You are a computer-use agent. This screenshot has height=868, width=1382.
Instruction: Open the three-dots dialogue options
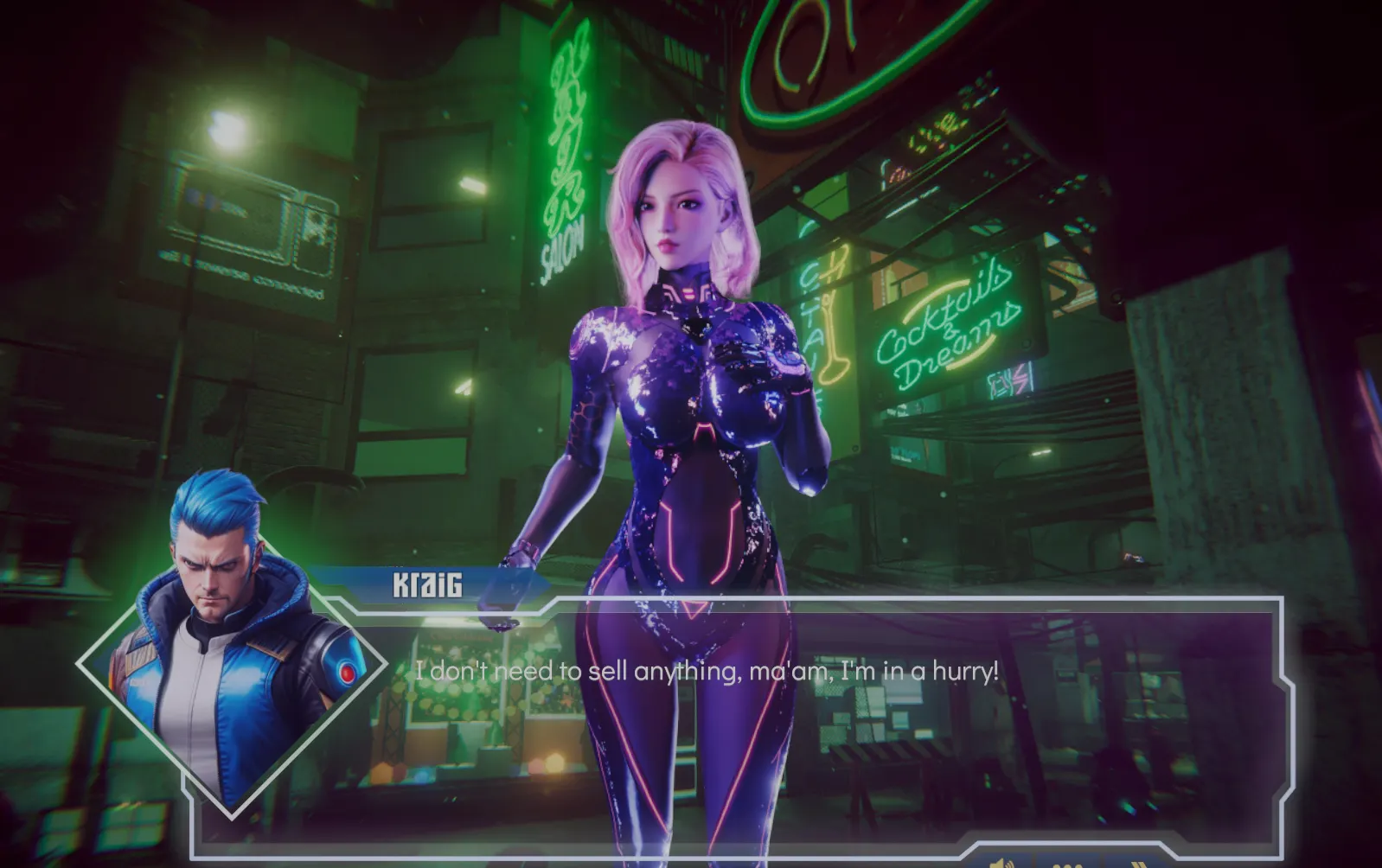coord(1068,864)
